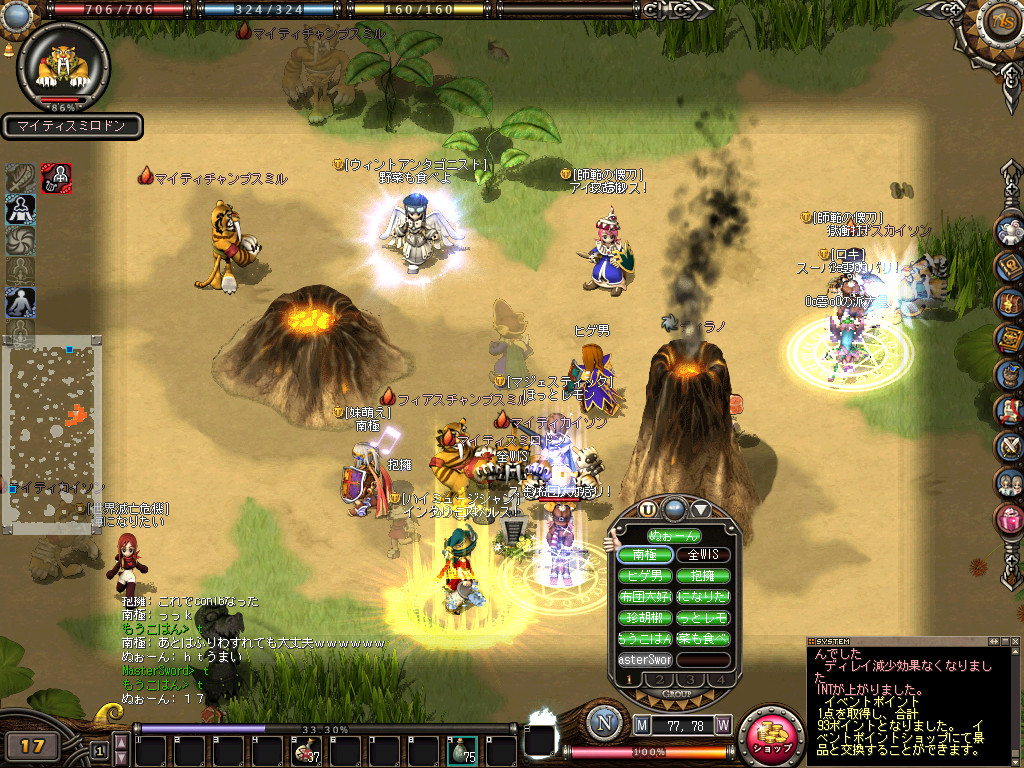Viewport: 1024px width, 768px height.
Task: Click the W button beside coordinates
Action: point(722,723)
